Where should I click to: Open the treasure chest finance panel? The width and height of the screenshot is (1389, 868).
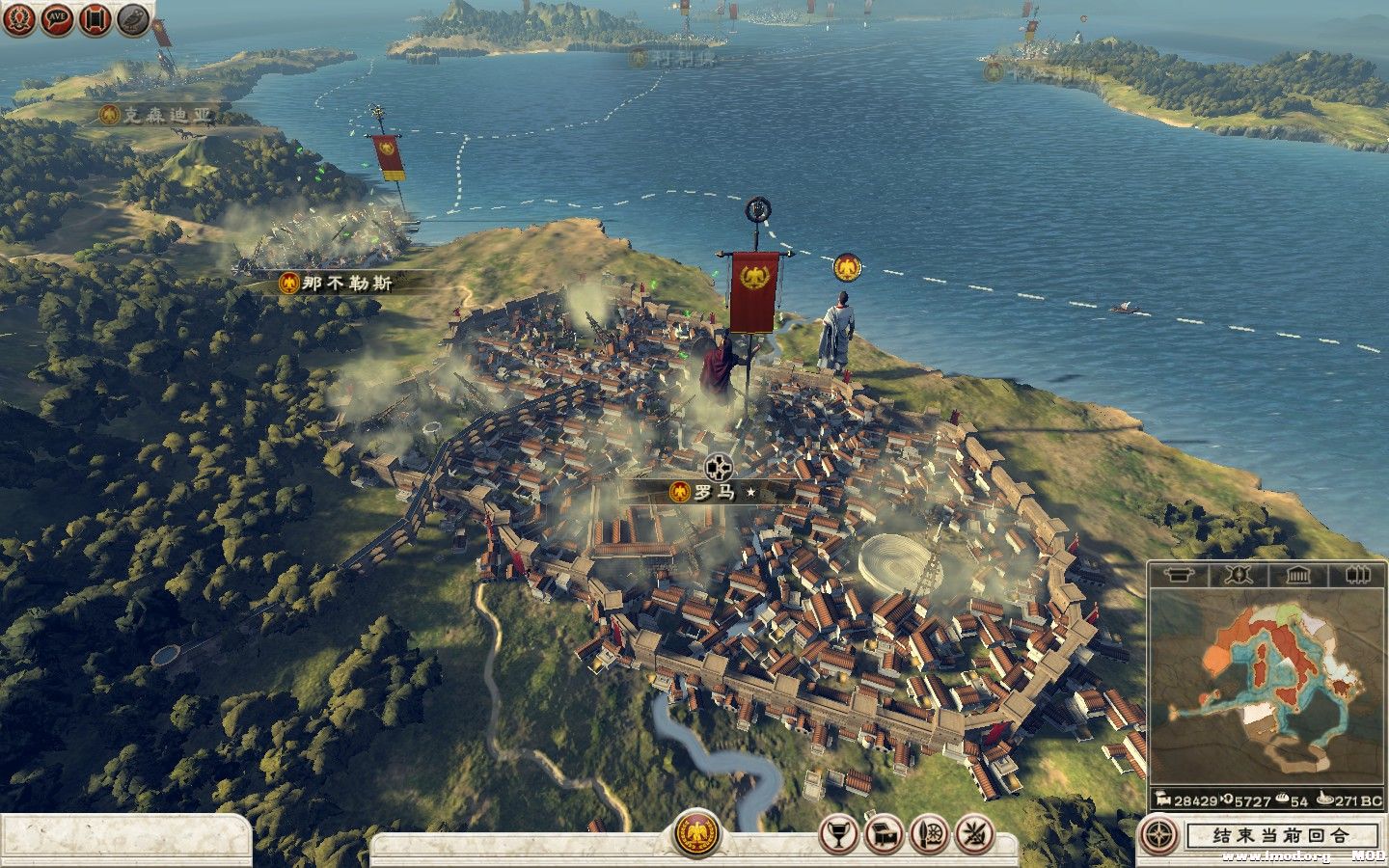click(884, 833)
